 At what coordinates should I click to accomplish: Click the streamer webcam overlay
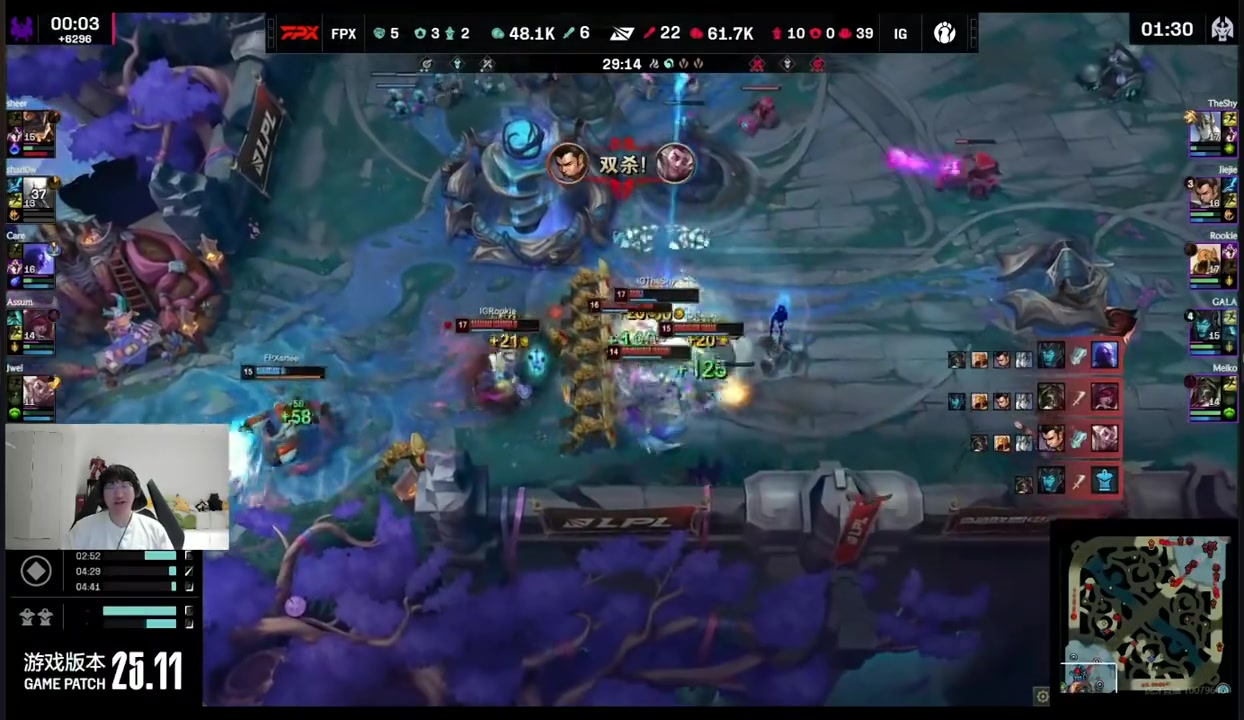117,487
